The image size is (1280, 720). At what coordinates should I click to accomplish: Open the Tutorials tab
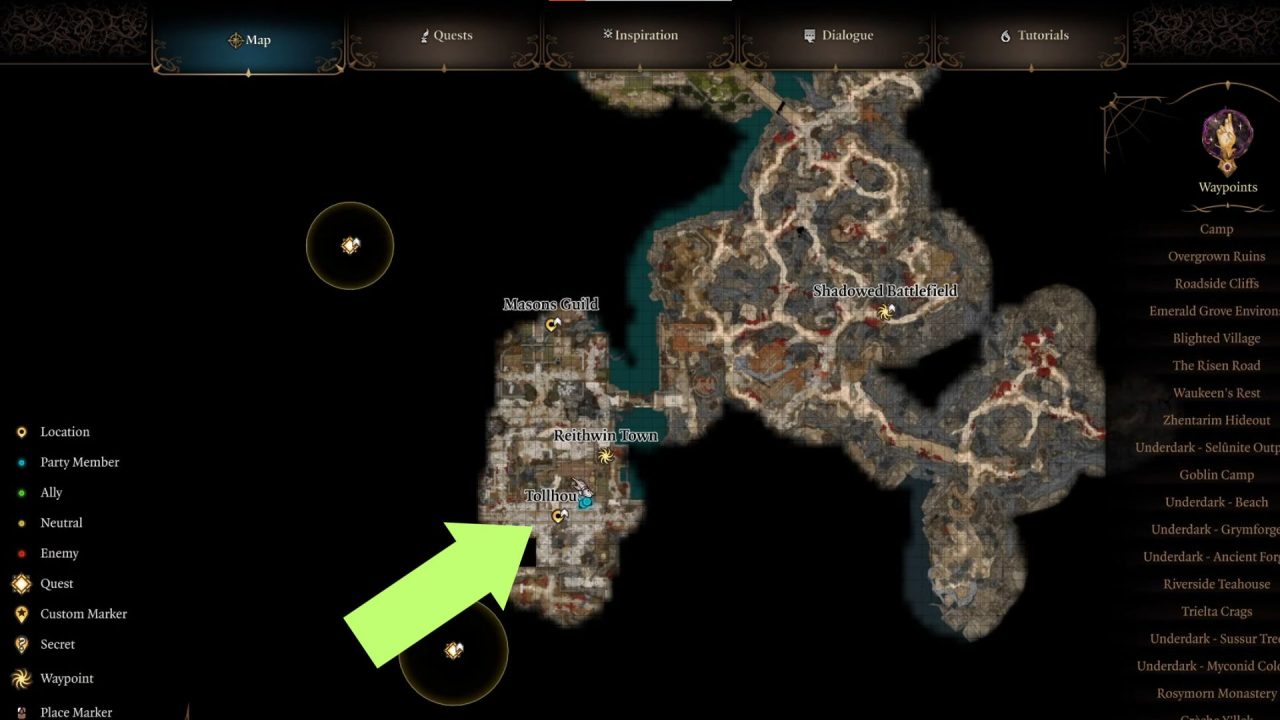coord(1033,35)
